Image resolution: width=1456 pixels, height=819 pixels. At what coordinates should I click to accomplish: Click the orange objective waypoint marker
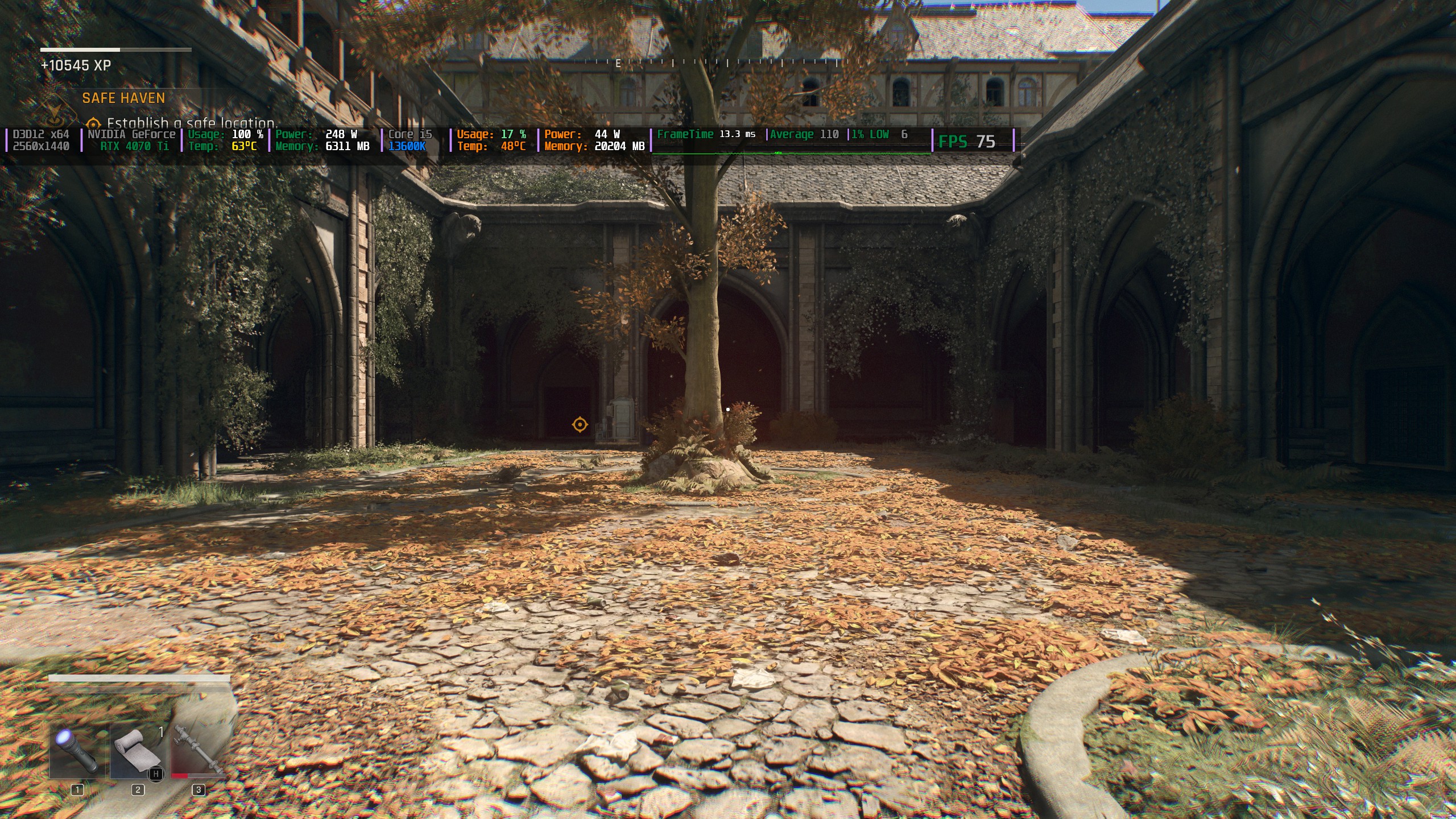coord(580,424)
